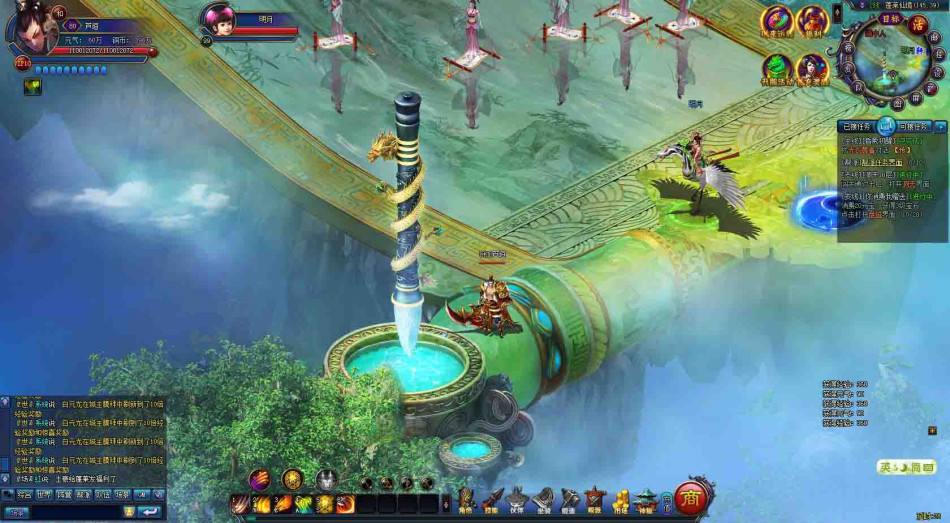950x523 pixels.
Task: Click the player's own portrait
Action: (31, 28)
